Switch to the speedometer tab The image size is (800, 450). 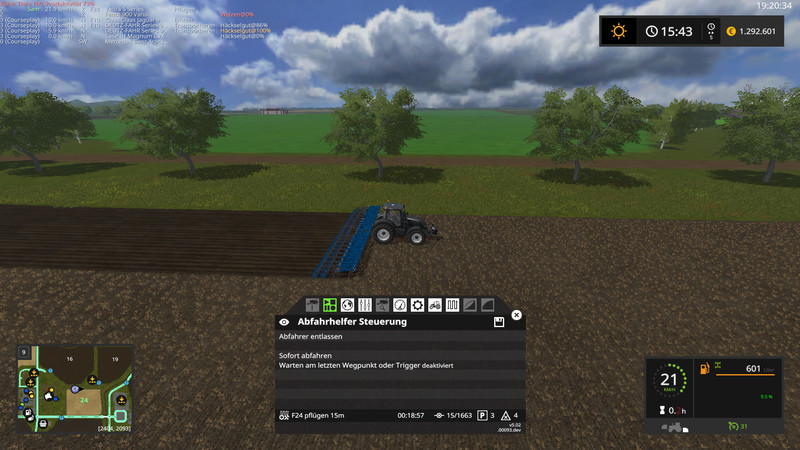tap(400, 304)
